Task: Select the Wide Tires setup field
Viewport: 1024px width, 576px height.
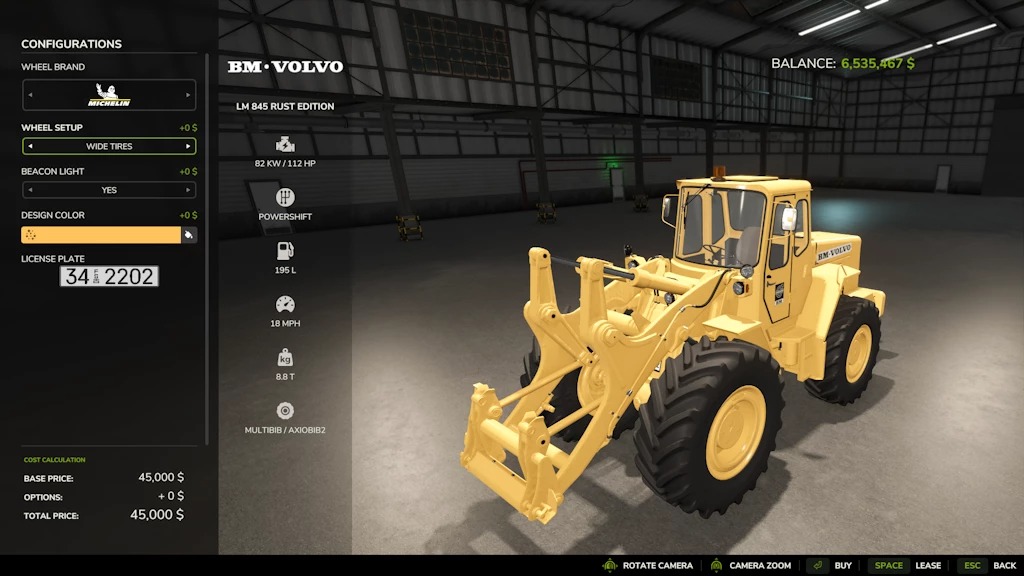Action: coord(109,146)
